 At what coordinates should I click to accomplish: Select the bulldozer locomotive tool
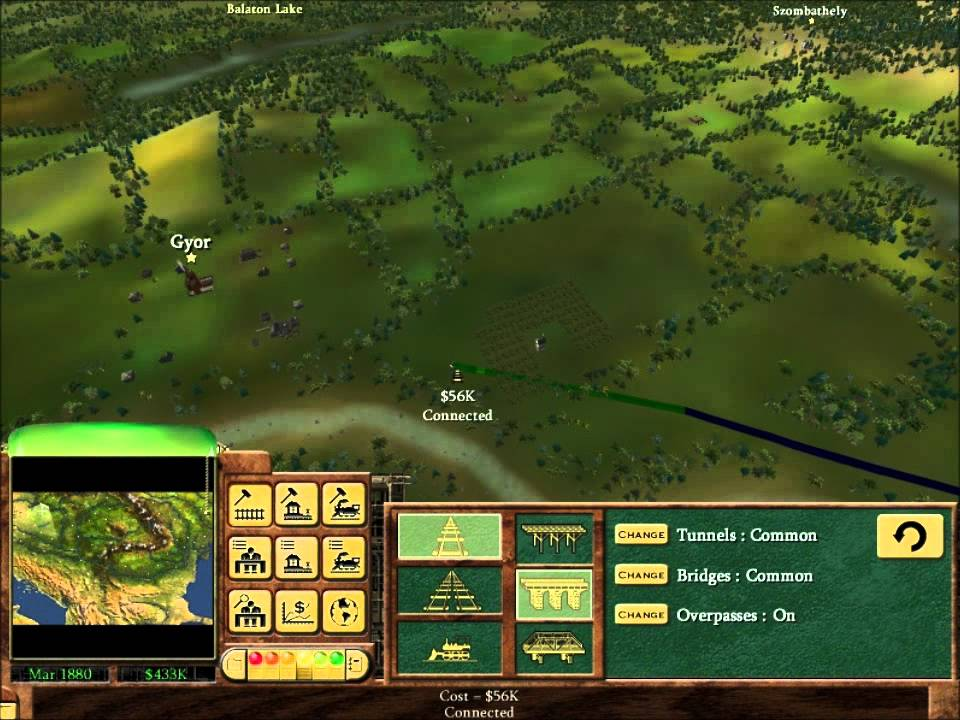[x=449, y=647]
